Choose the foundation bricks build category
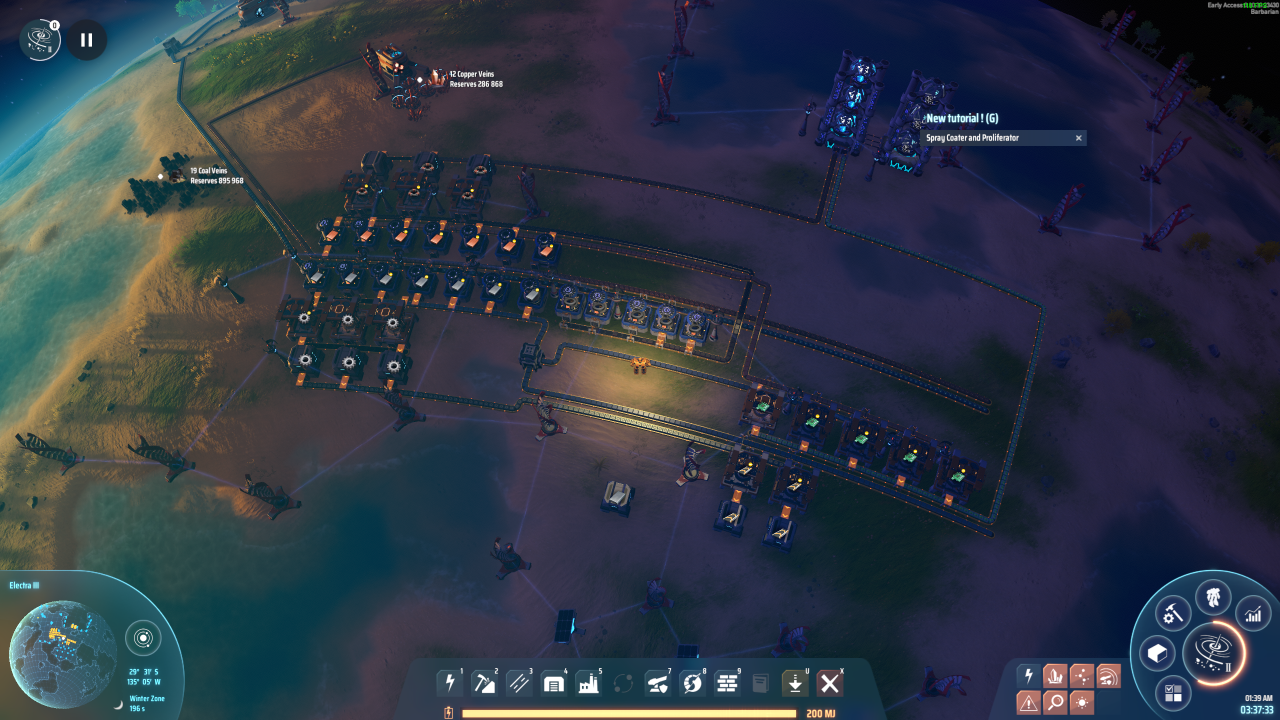The height and width of the screenshot is (720, 1280). (727, 683)
